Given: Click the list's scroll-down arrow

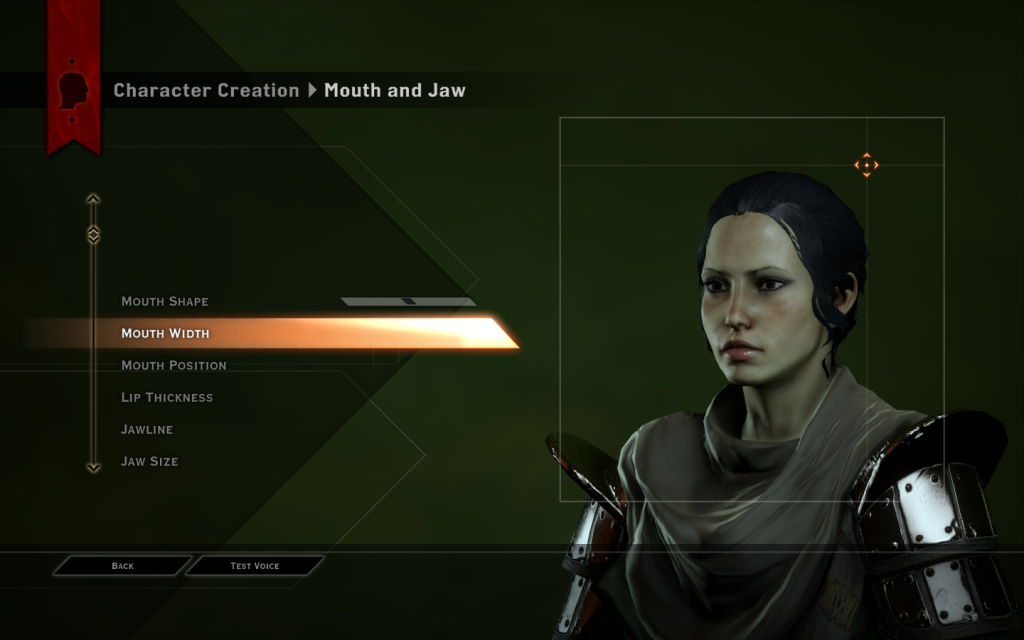Looking at the screenshot, I should [x=93, y=467].
